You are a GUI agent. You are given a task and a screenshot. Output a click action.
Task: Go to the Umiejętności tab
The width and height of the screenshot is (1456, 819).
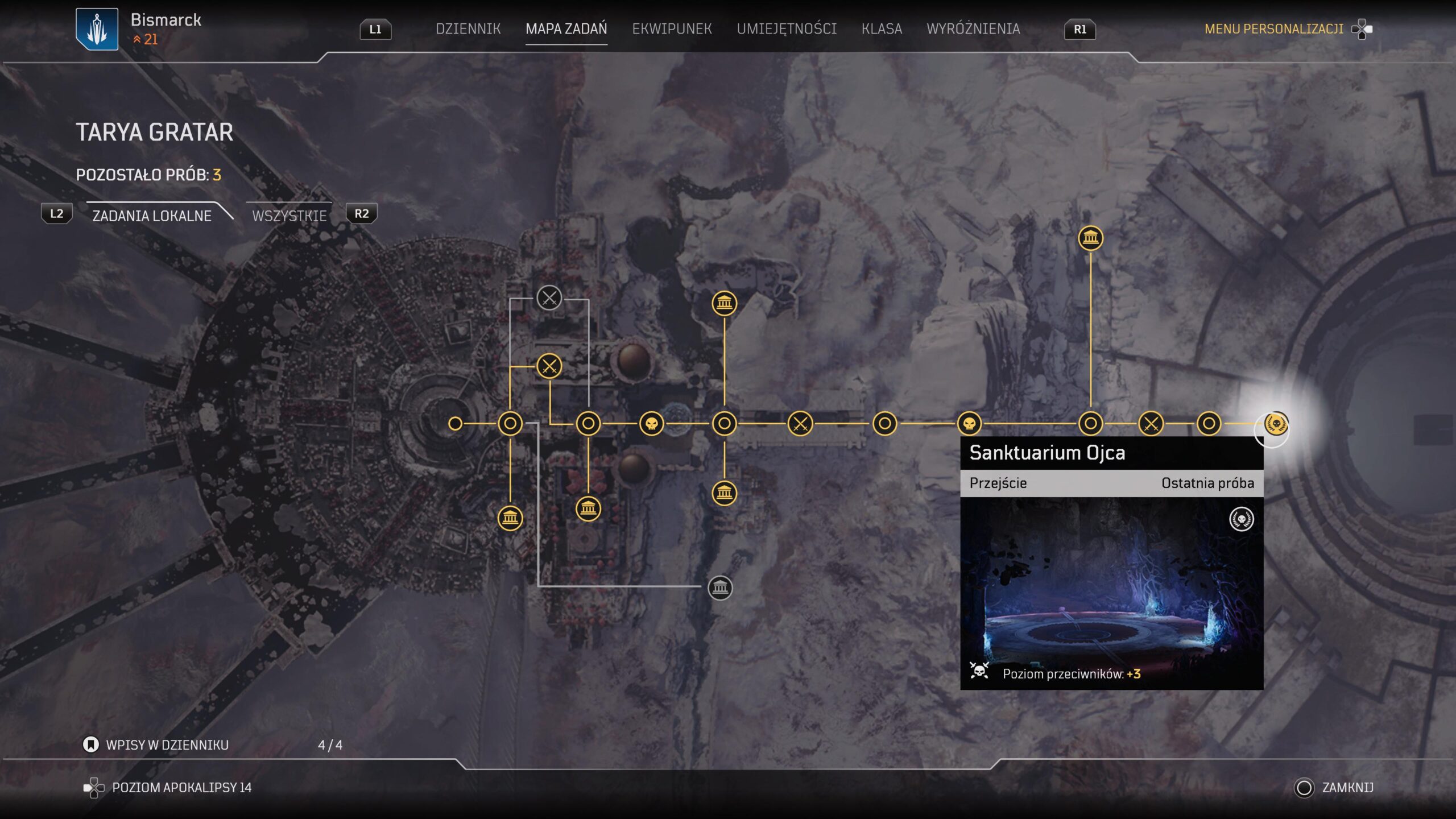coord(787,28)
